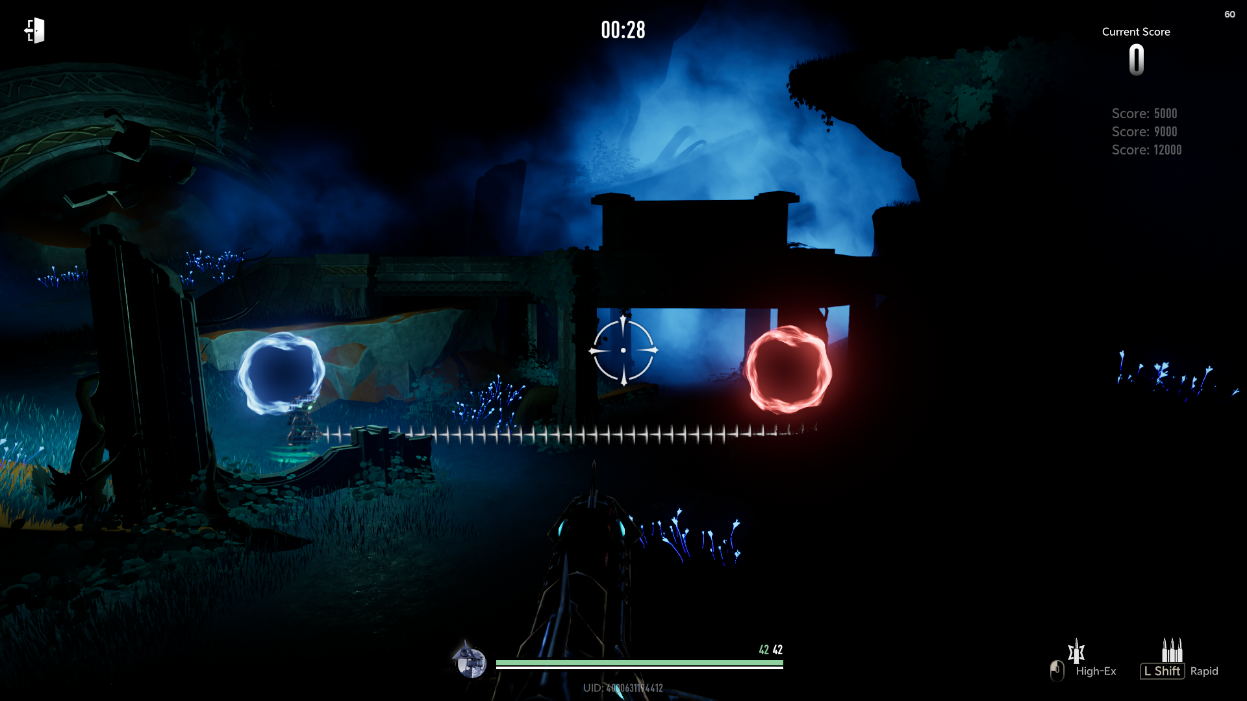Click the exit door icon
Viewport: 1247px width, 701px height.
pos(35,31)
